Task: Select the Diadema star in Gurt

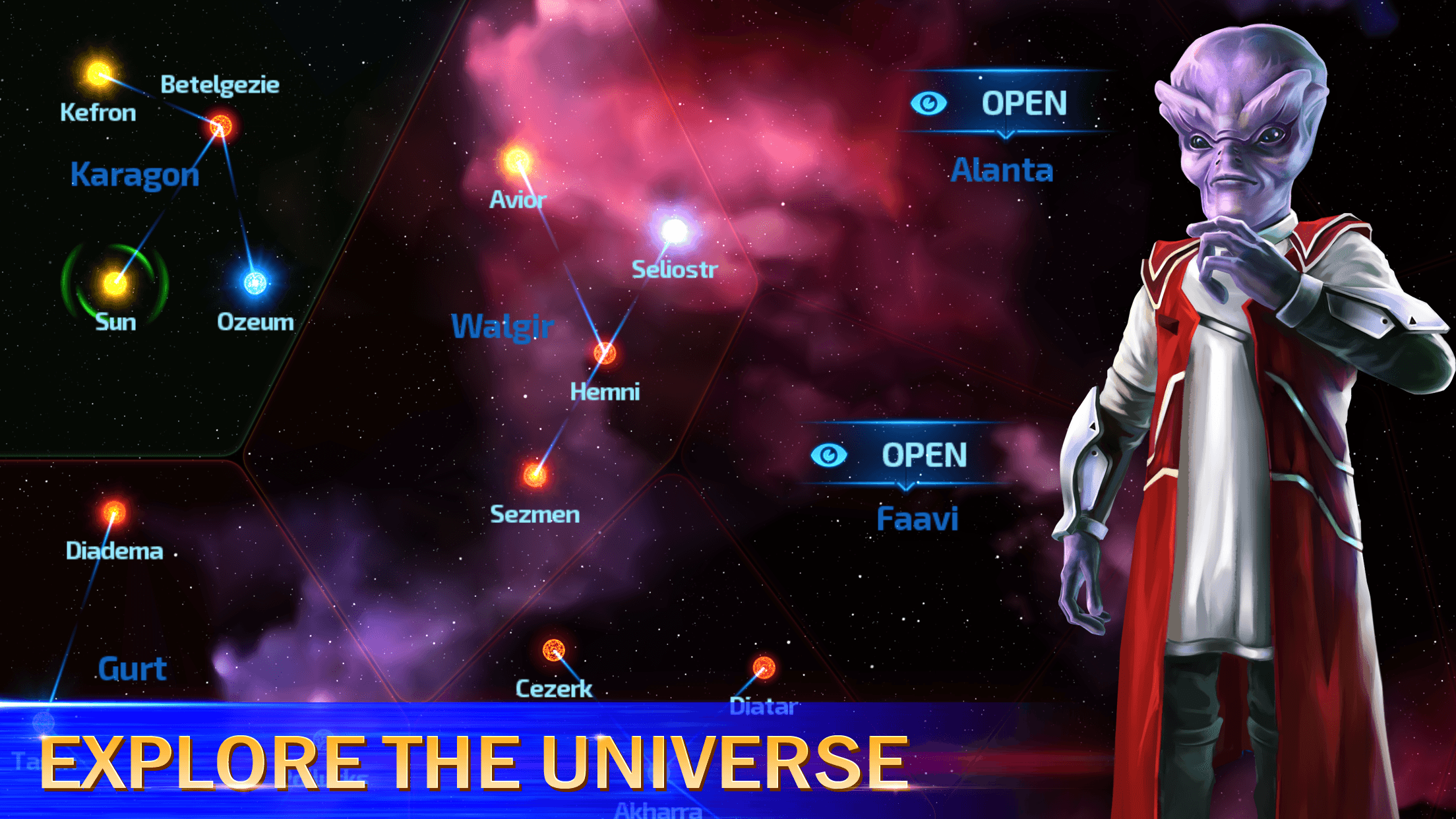Action: [113, 511]
